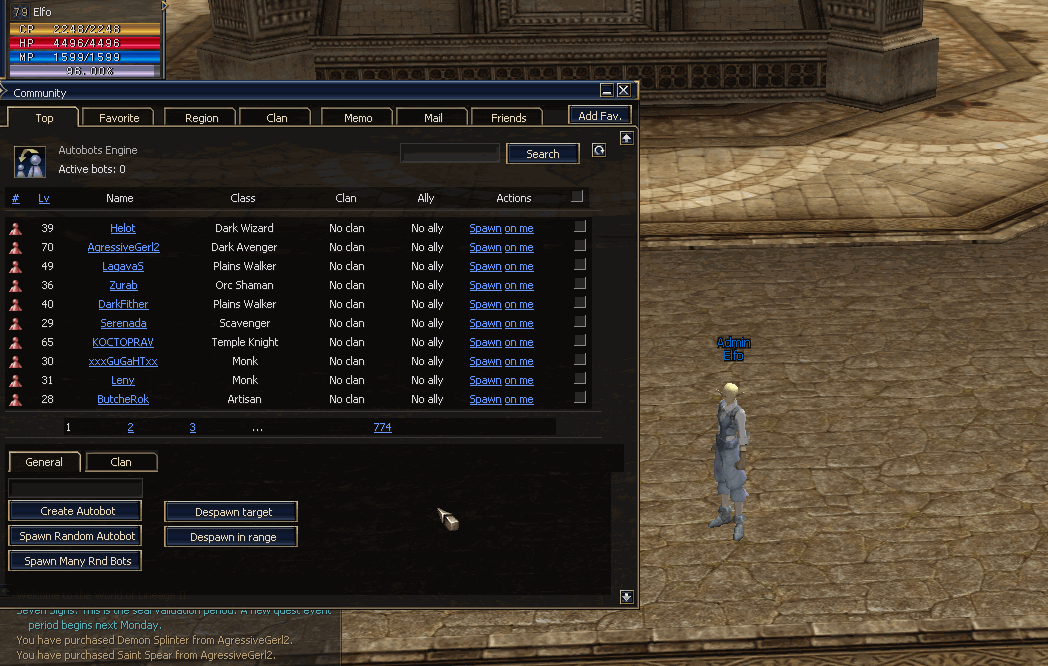The height and width of the screenshot is (666, 1048).
Task: Click Spawn Many Rnd Bots
Action: (x=76, y=561)
